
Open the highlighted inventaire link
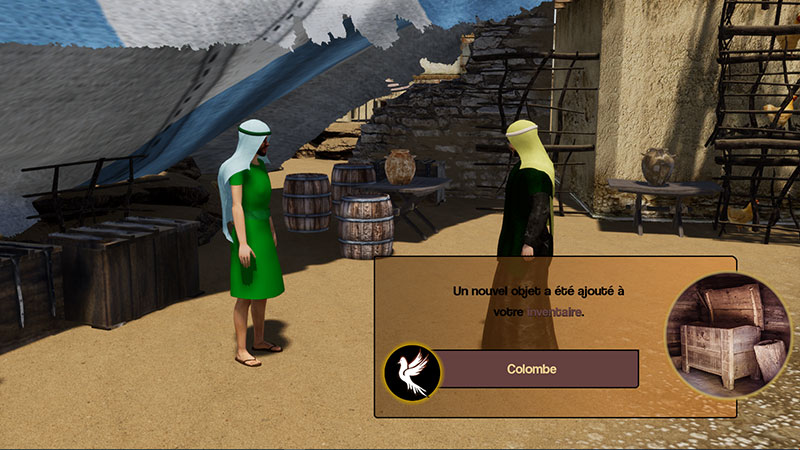(x=554, y=312)
